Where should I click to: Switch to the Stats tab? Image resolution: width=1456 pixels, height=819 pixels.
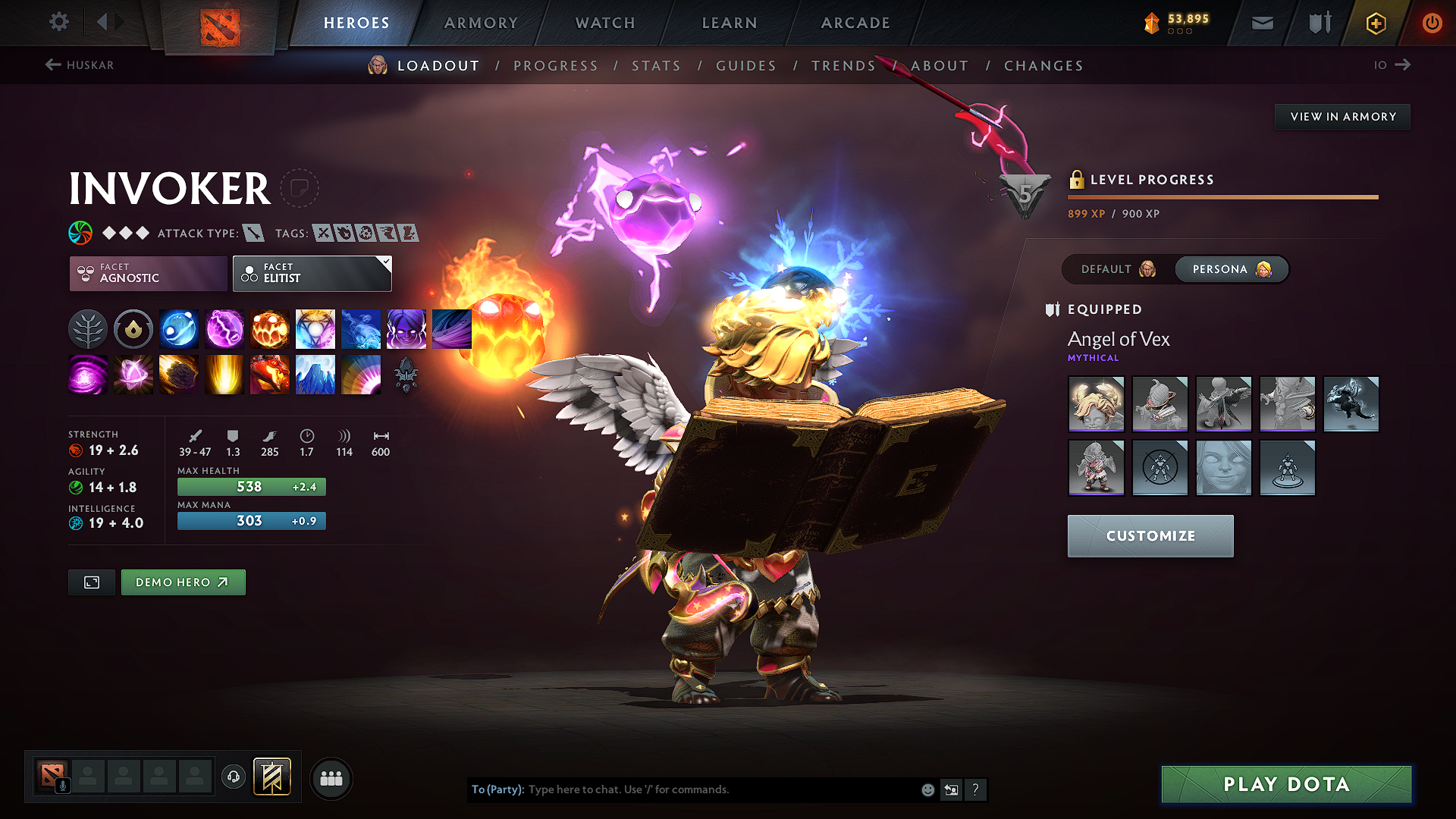coord(656,66)
